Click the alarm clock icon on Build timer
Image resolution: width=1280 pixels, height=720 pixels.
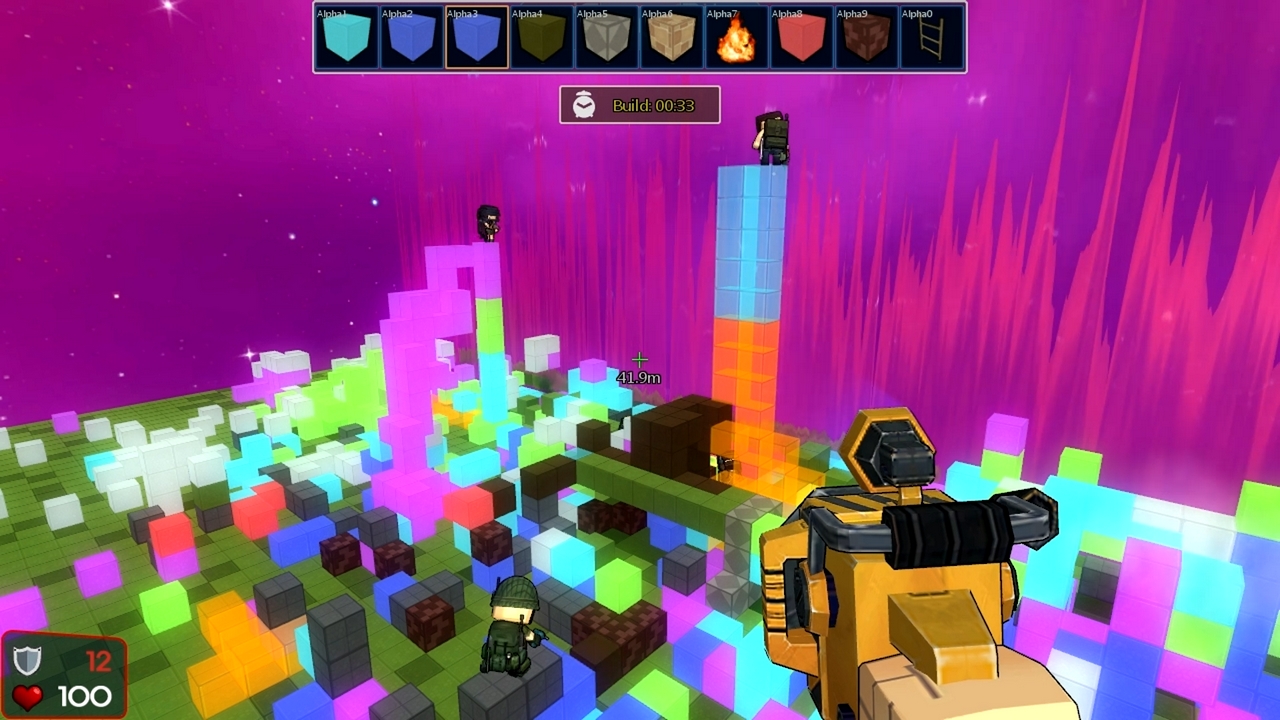coord(584,105)
